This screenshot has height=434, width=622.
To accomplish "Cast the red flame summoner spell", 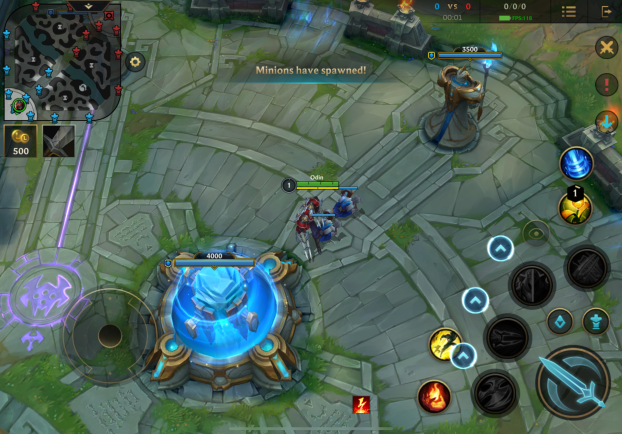I will click(434, 396).
